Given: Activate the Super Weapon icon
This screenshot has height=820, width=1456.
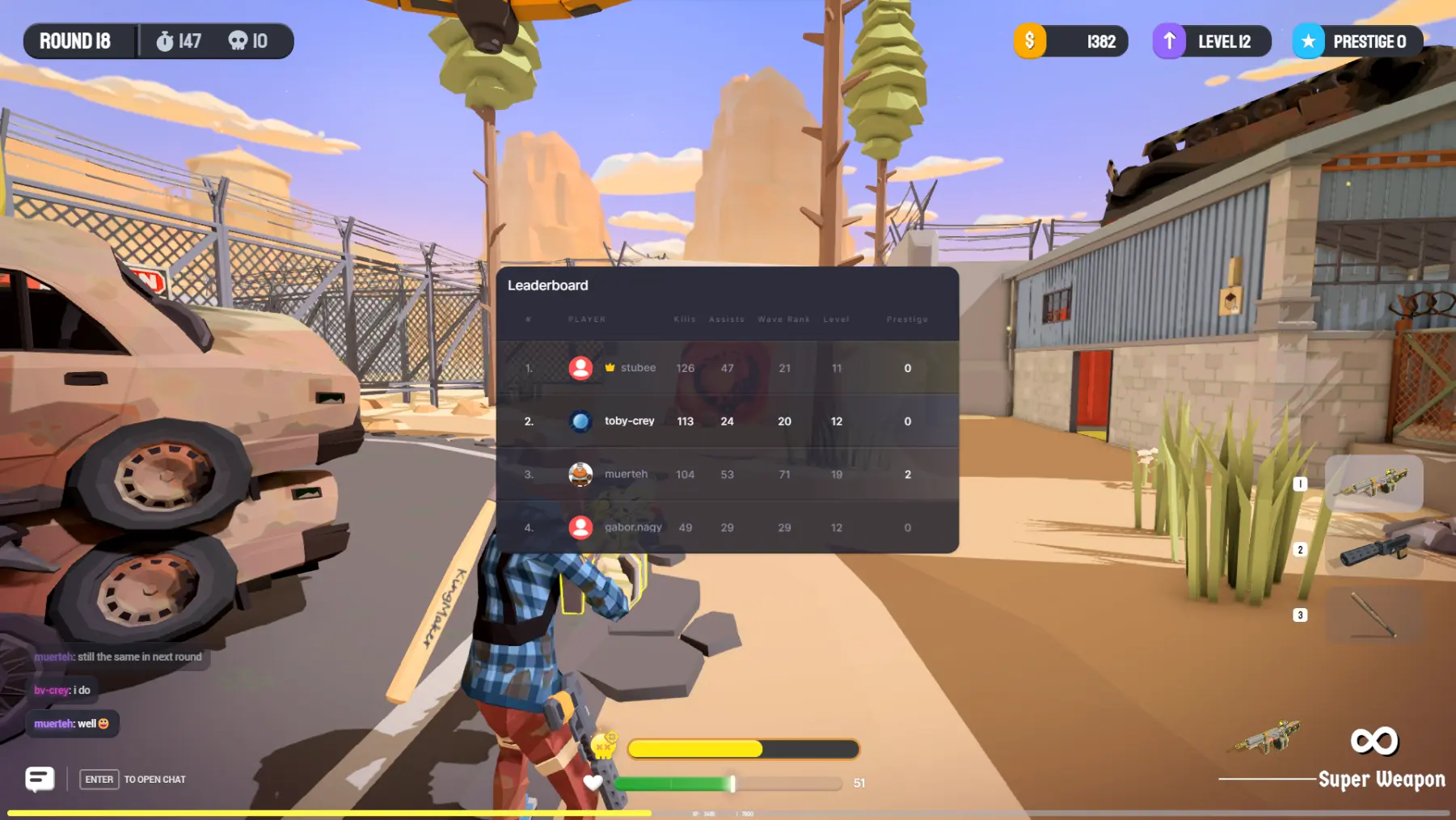Looking at the screenshot, I should 1374,741.
